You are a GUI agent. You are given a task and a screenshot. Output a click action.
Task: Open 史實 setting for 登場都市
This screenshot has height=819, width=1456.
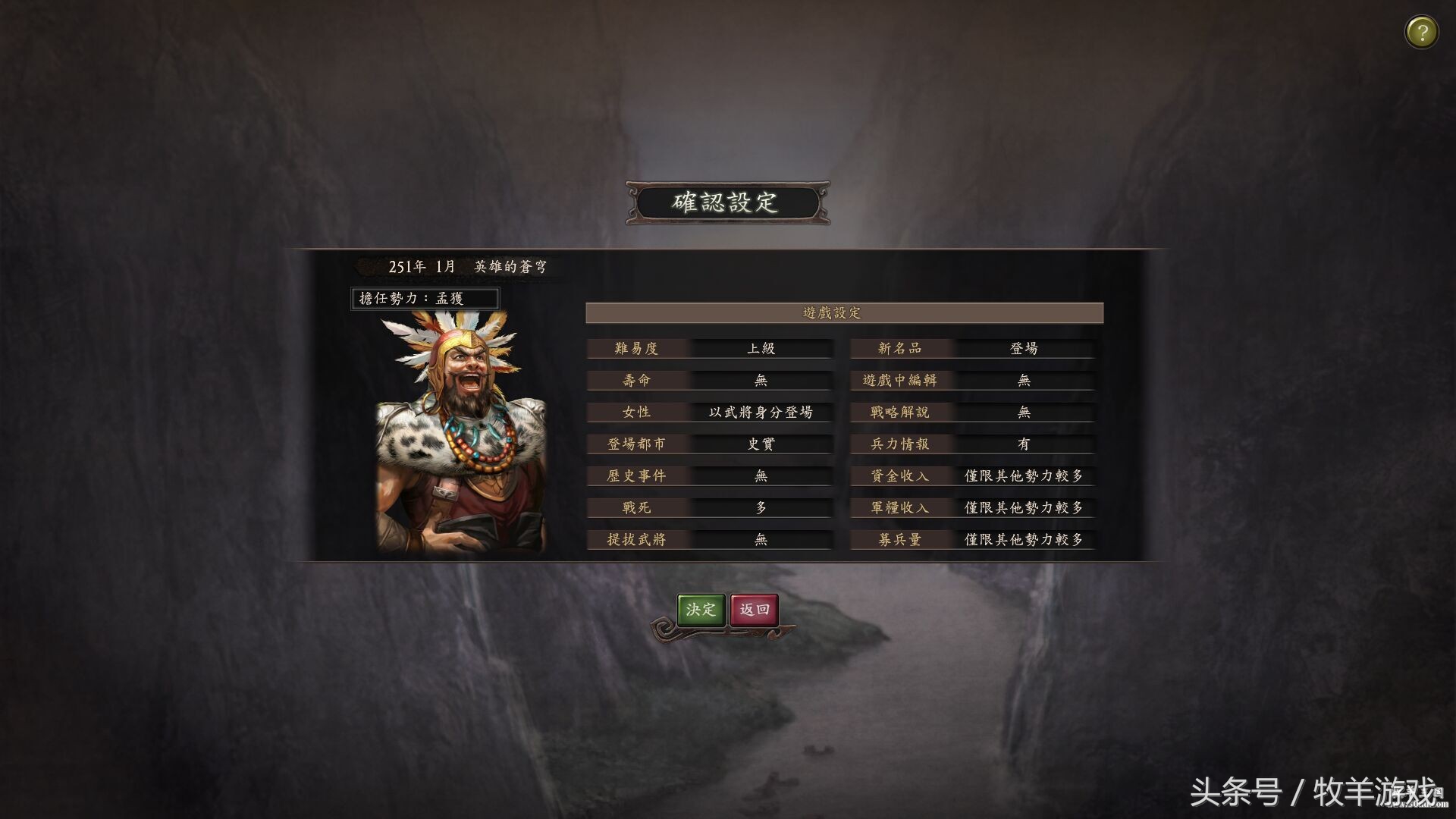click(760, 444)
